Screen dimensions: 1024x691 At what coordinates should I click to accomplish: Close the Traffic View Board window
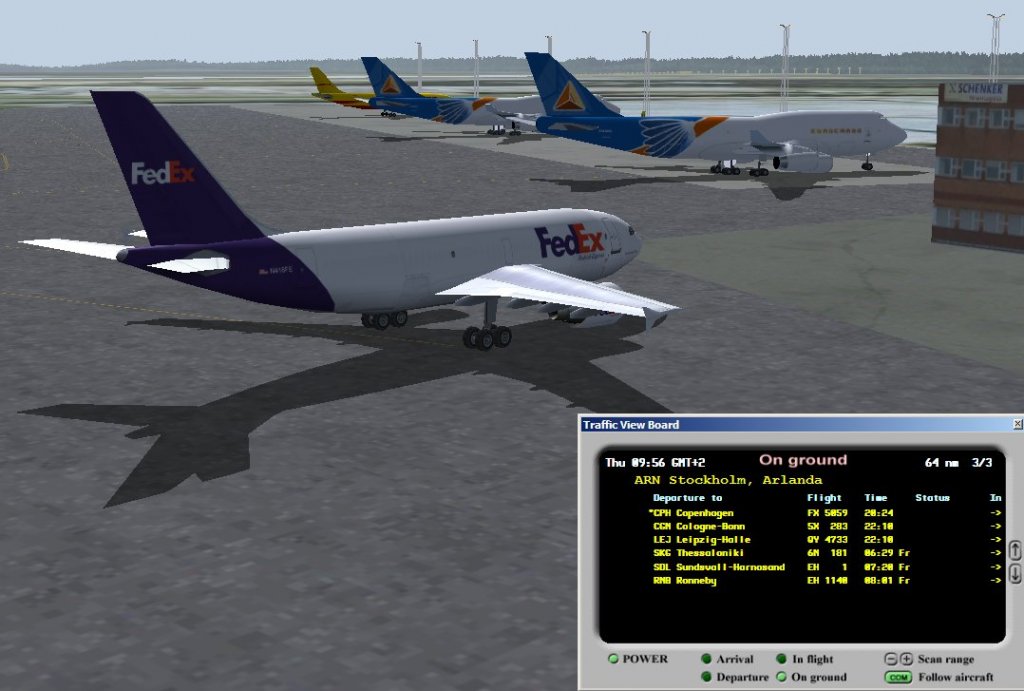[1017, 425]
